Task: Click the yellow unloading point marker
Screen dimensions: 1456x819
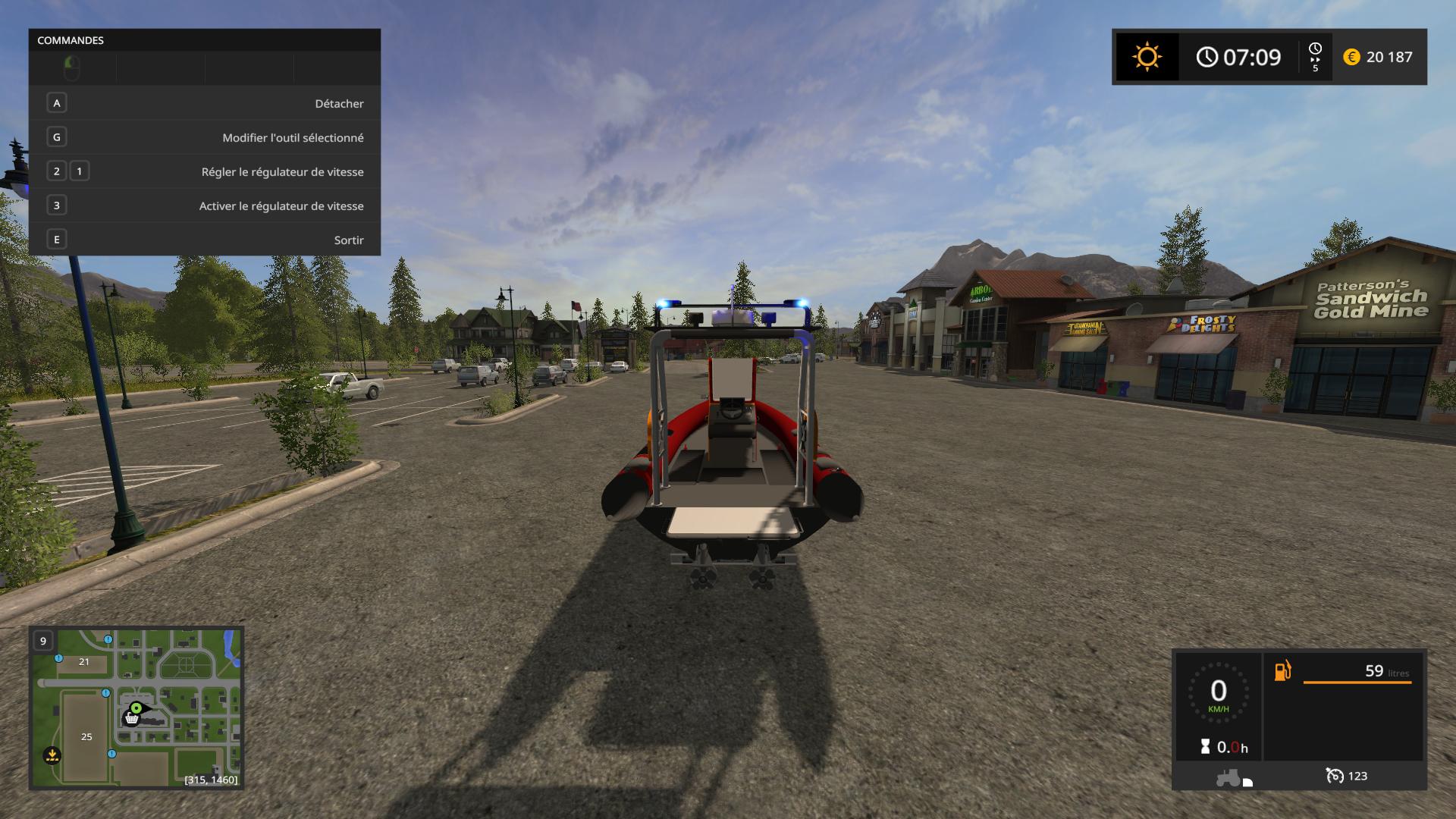Action: tap(52, 755)
